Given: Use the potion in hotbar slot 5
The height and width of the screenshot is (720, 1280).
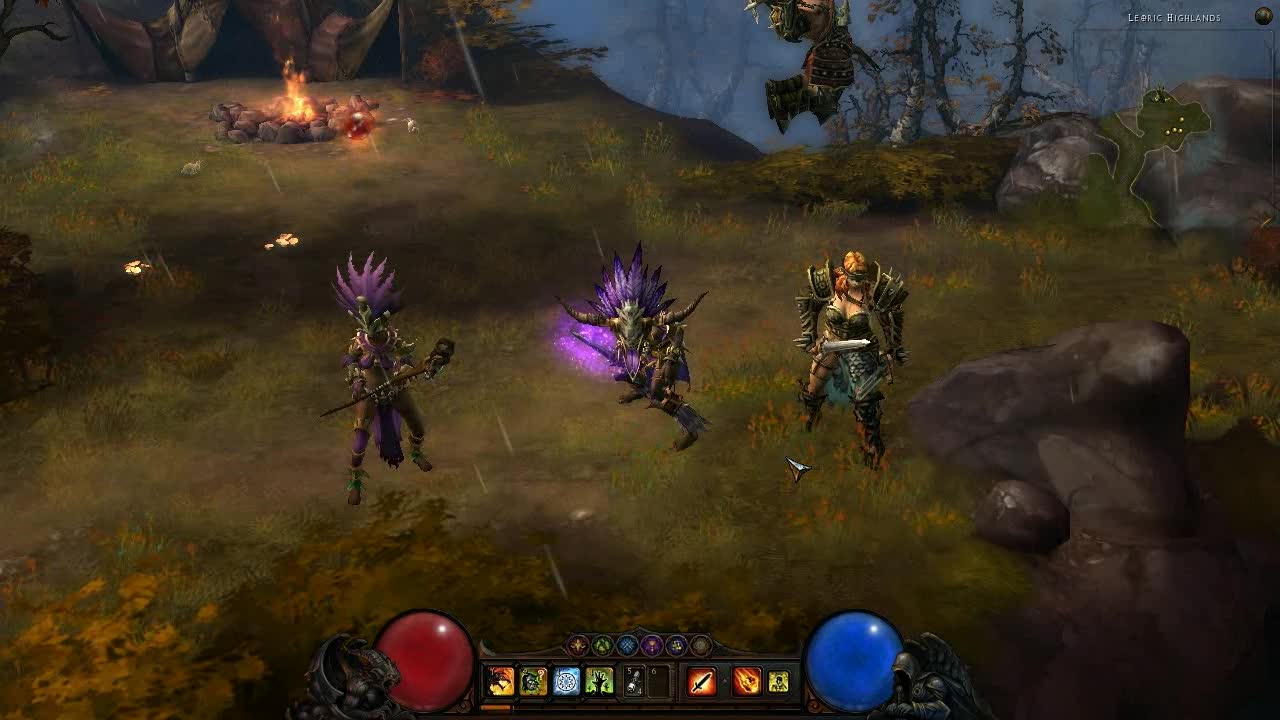Looking at the screenshot, I should [x=634, y=682].
